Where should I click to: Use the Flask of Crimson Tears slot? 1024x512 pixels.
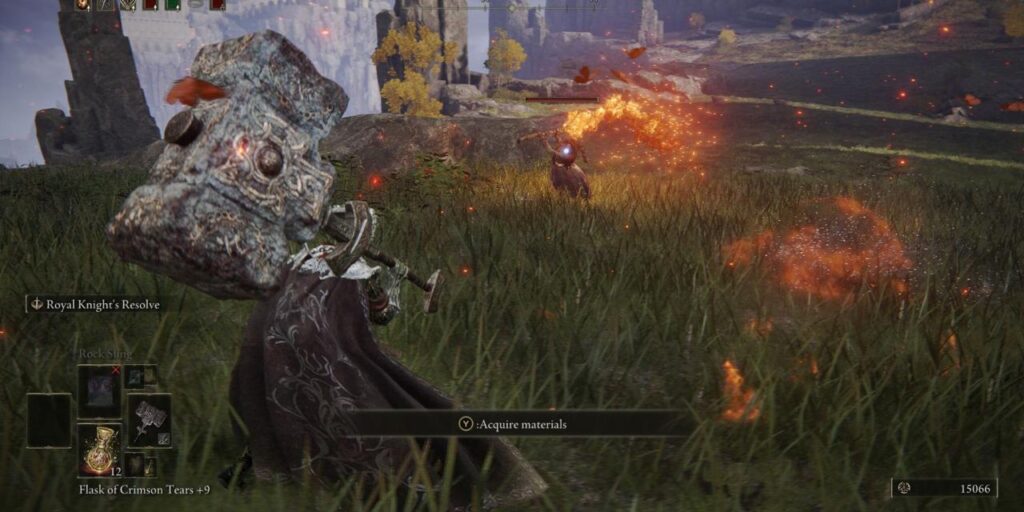click(x=99, y=449)
